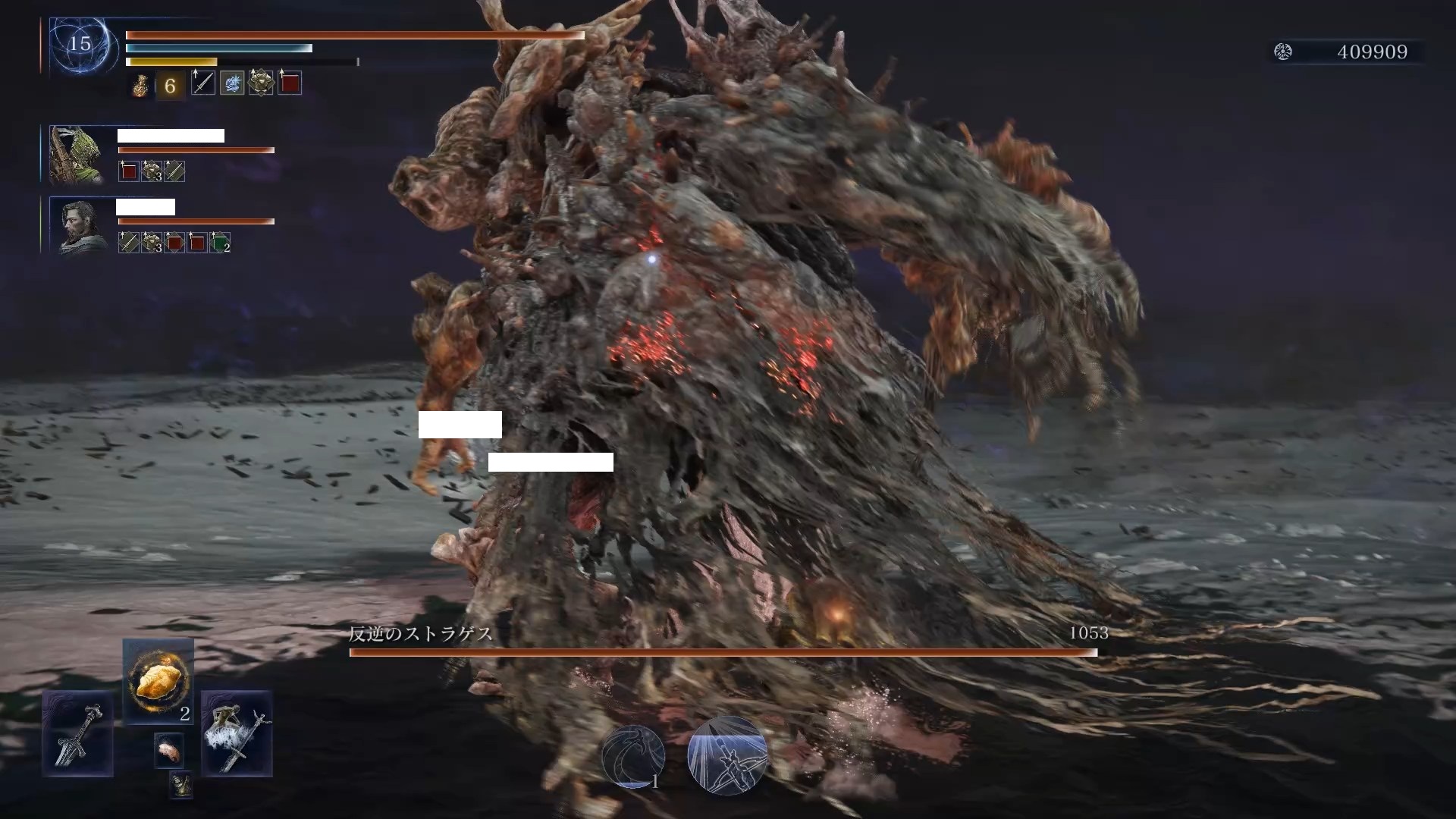Click the small pink shrimp item slot
1456x819 pixels.
point(168,751)
